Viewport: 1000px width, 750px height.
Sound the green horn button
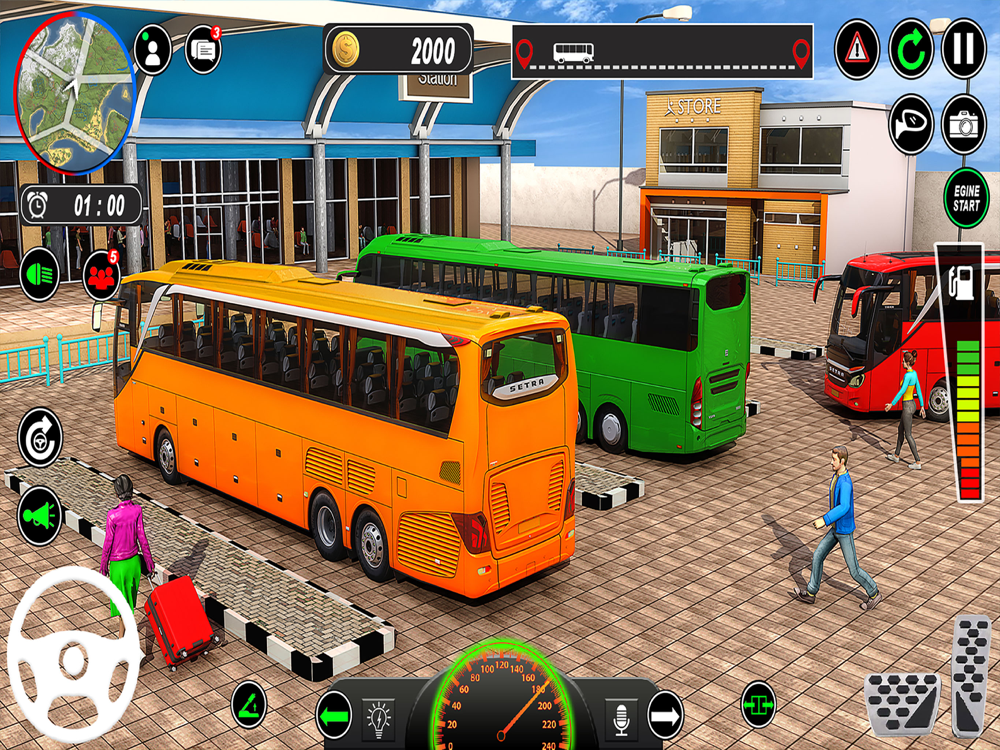click(40, 515)
